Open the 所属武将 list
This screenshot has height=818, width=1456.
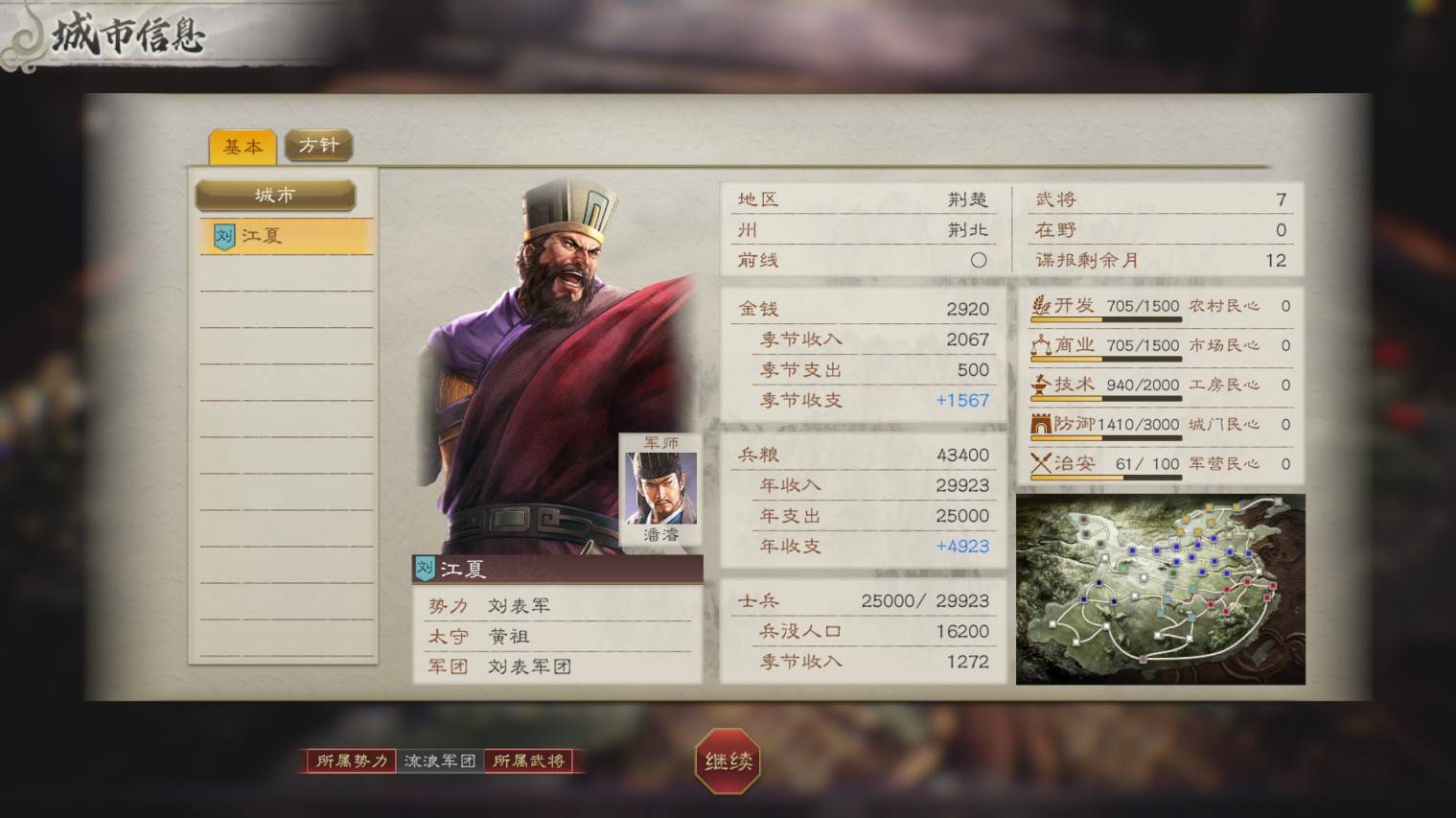[529, 761]
